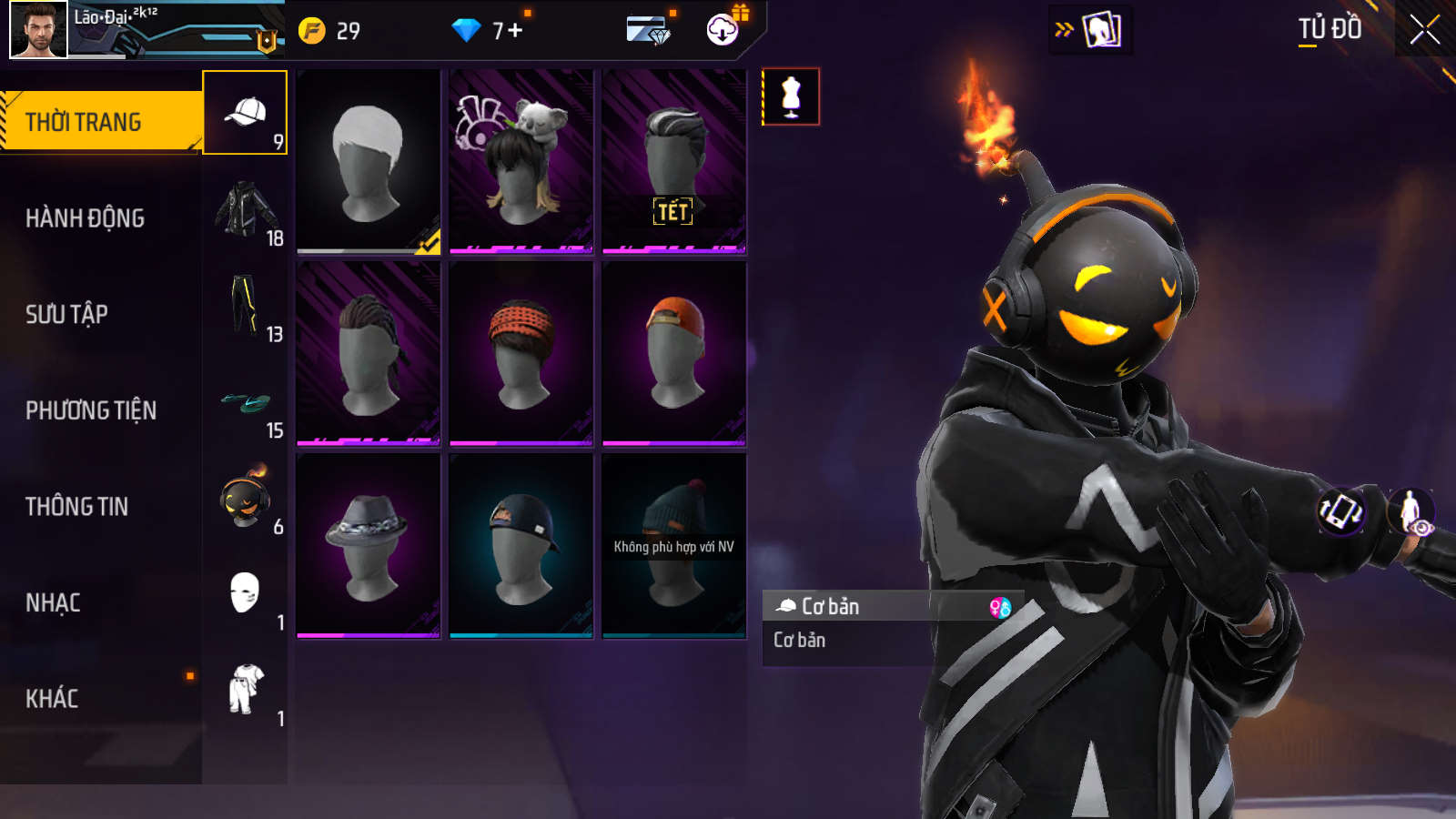Image resolution: width=1456 pixels, height=819 pixels.
Task: Close the TỦ ĐỒ wardrobe screen
Action: pyautogui.click(x=1424, y=30)
